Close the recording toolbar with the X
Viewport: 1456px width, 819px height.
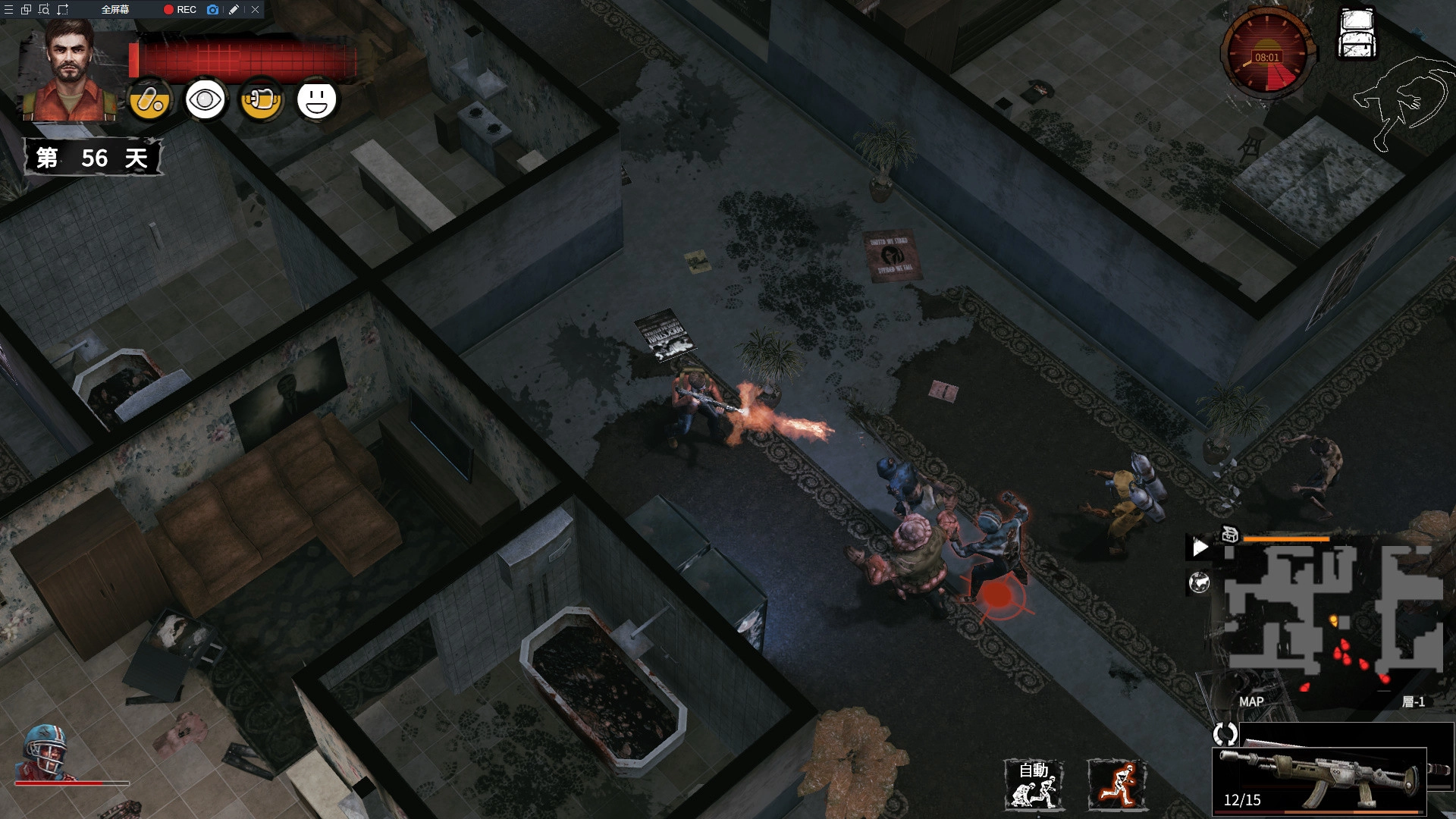click(256, 10)
